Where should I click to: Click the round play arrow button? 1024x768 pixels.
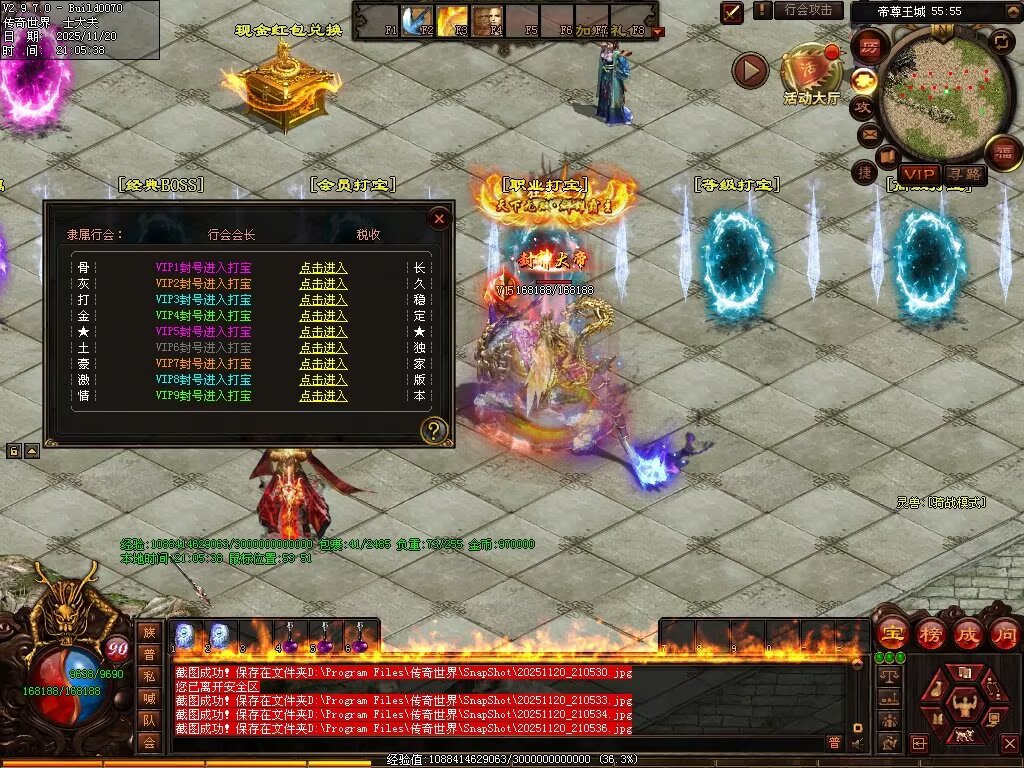[750, 70]
